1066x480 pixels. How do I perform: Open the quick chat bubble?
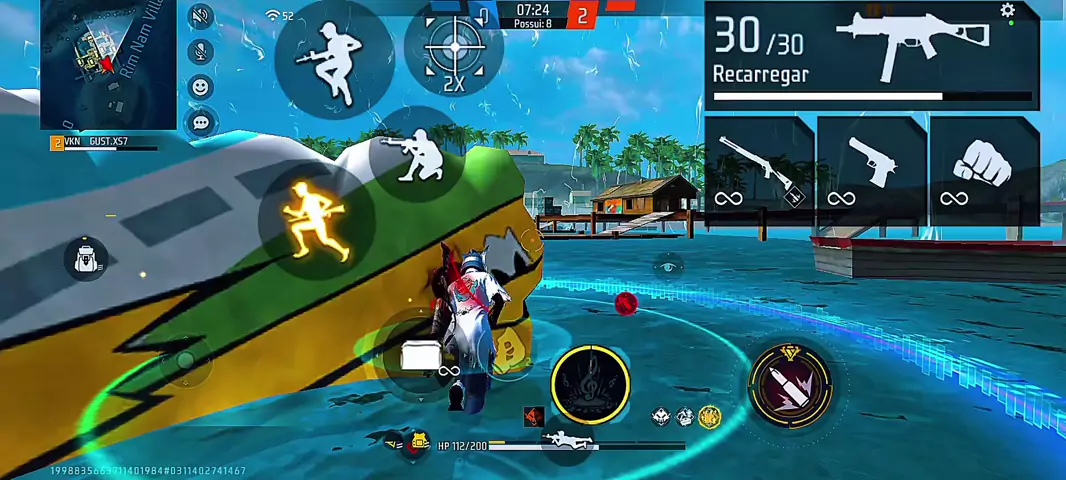[x=201, y=123]
